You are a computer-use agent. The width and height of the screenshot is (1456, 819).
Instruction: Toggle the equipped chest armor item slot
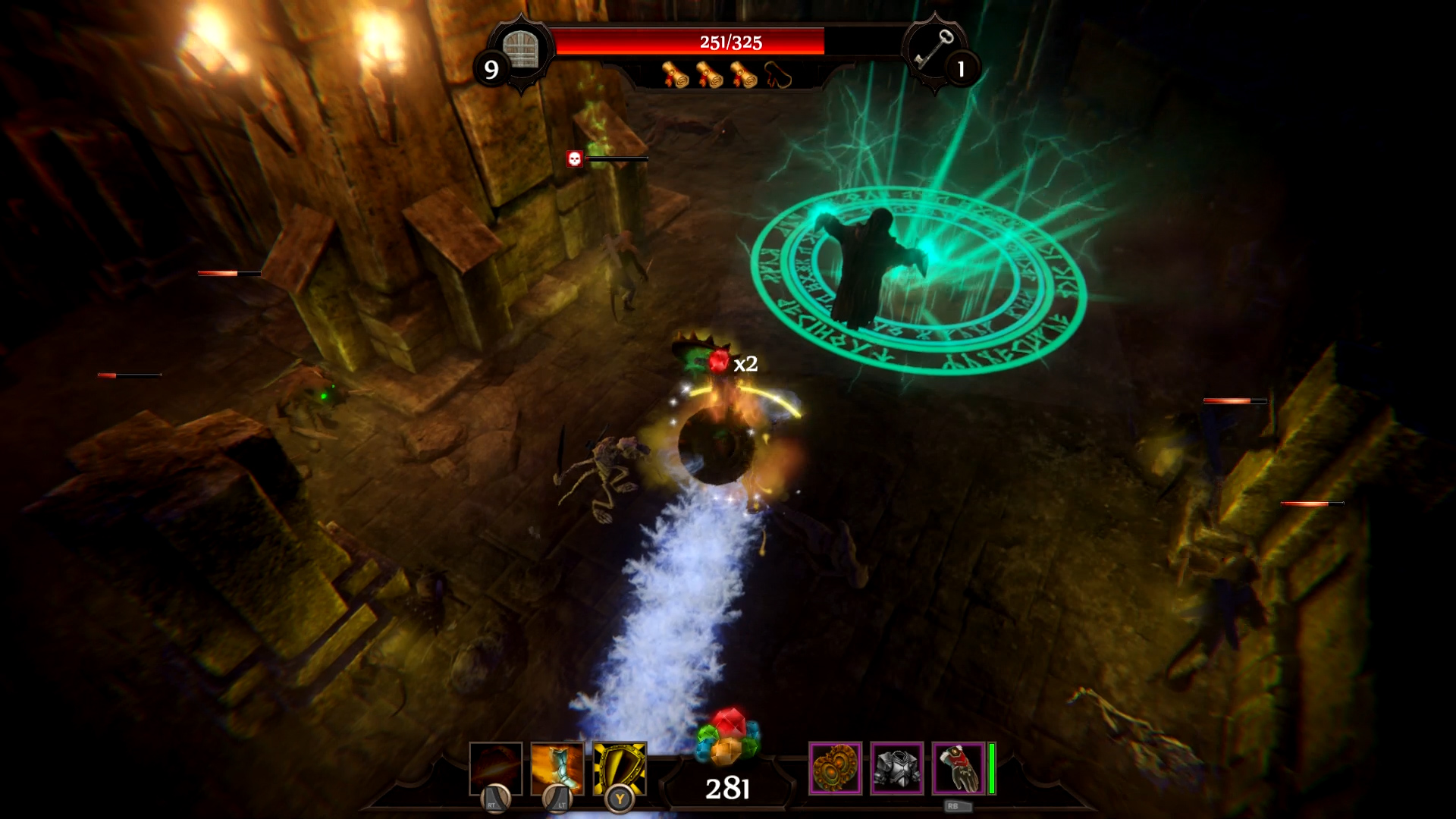point(898,770)
